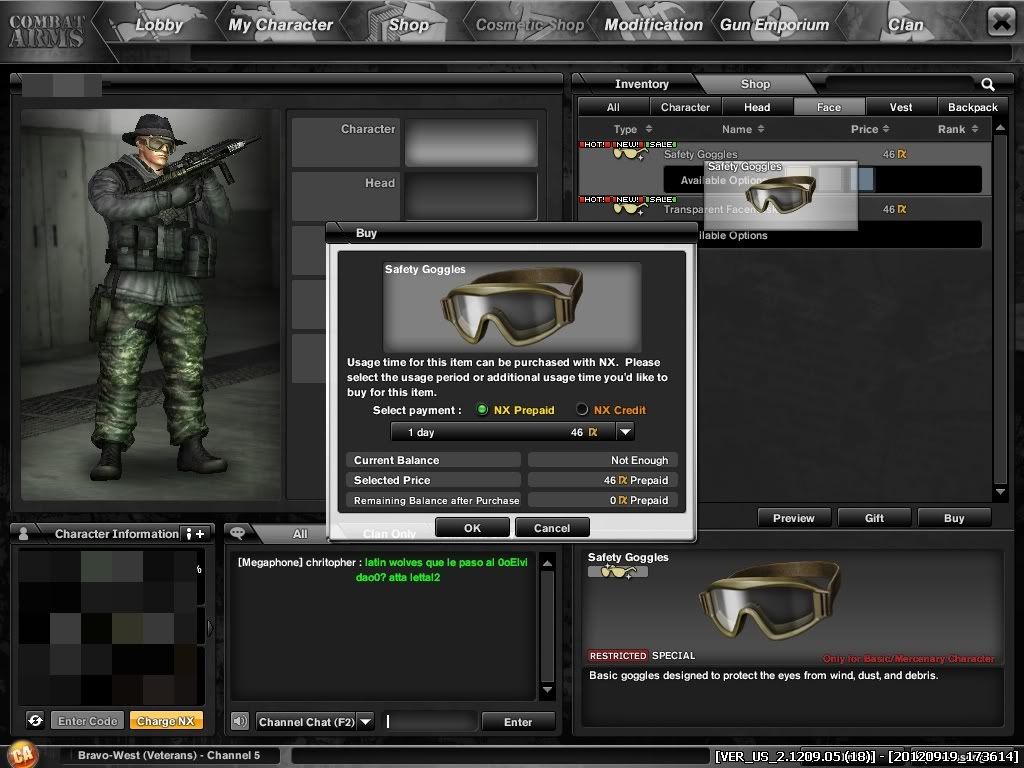Switch to the Inventory tab
The height and width of the screenshot is (768, 1024).
click(x=641, y=84)
